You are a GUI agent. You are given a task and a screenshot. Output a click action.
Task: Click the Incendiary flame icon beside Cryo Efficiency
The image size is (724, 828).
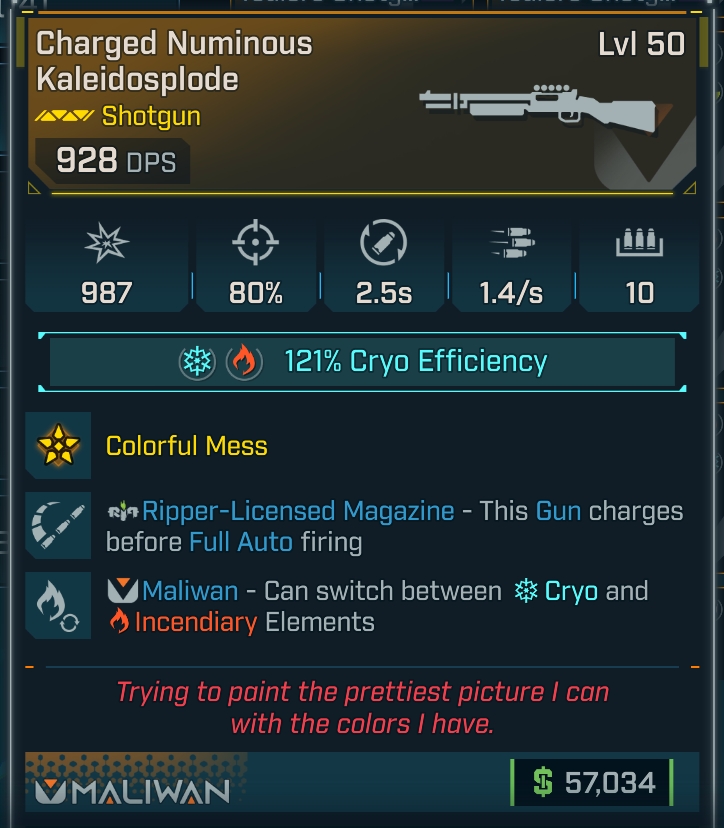click(x=242, y=362)
